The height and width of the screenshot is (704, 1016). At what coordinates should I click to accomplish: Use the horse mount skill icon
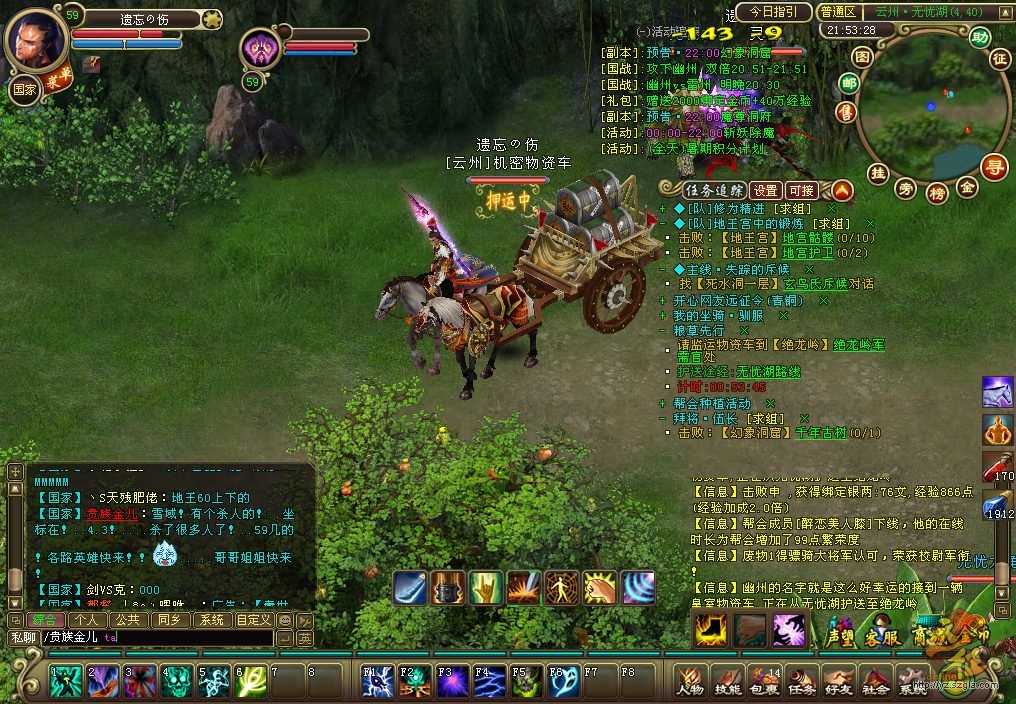998,391
